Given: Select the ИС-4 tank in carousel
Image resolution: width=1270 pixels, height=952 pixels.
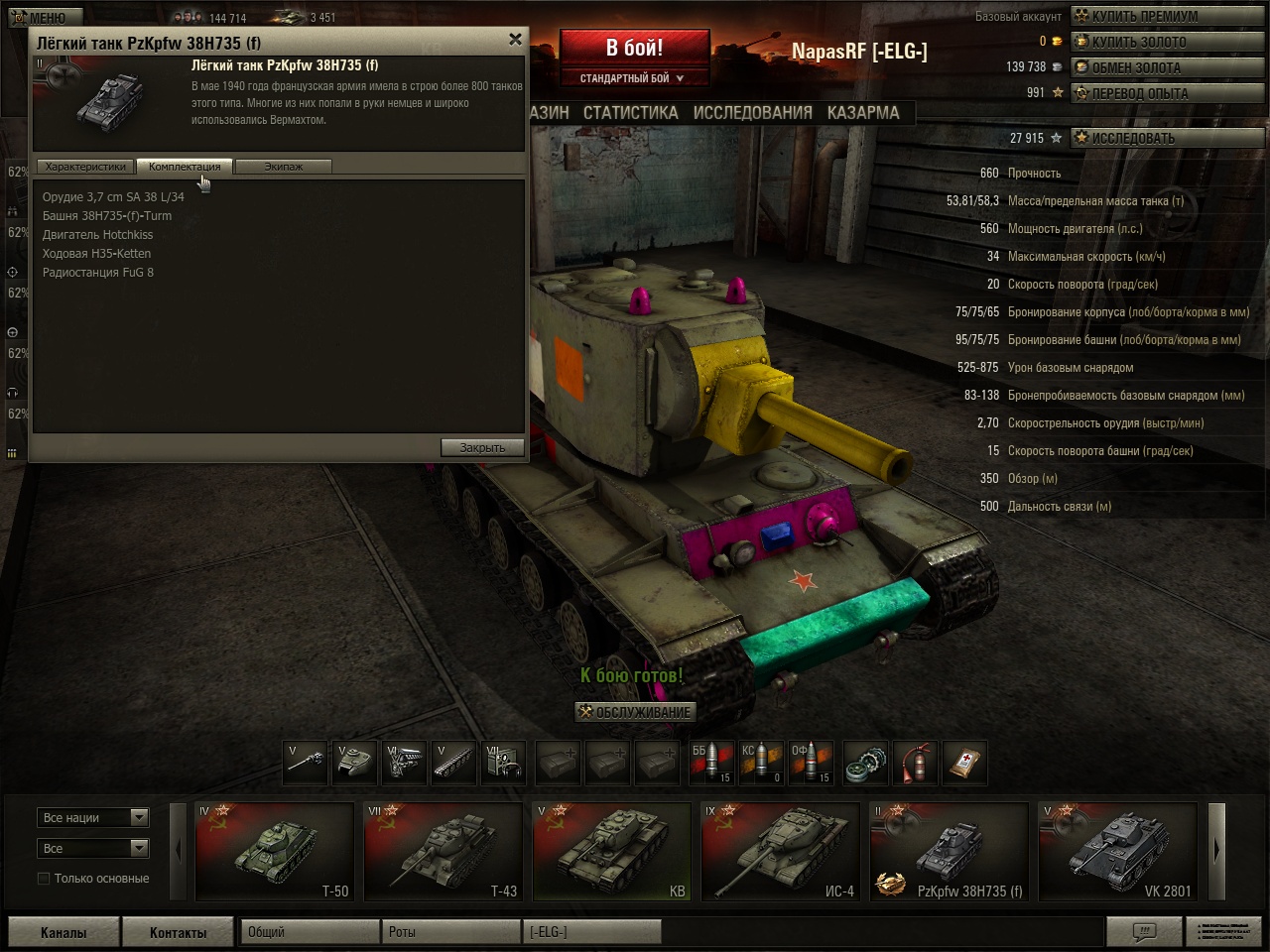Looking at the screenshot, I should coord(780,852).
